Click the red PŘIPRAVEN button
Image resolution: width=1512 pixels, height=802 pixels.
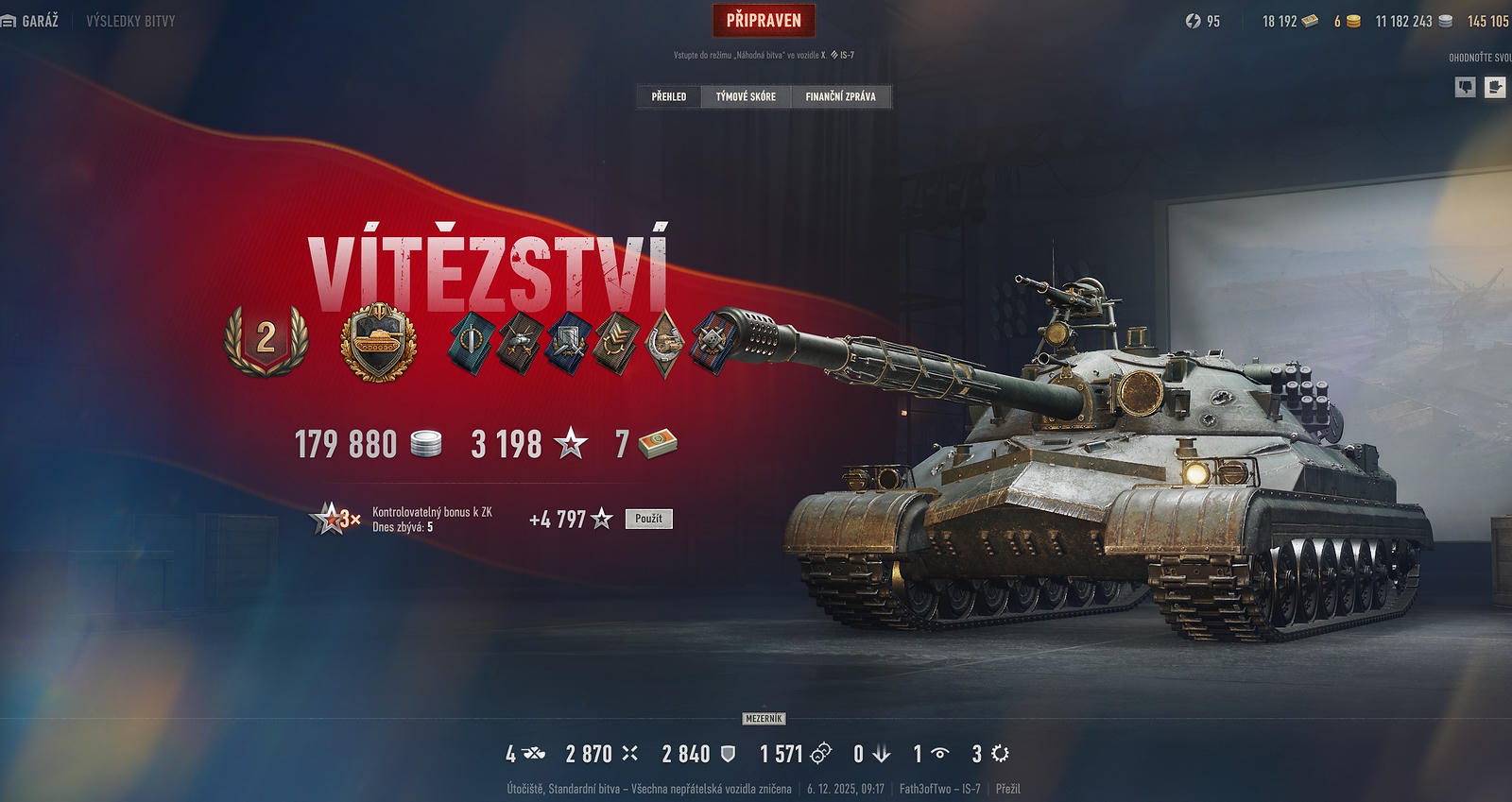[764, 20]
